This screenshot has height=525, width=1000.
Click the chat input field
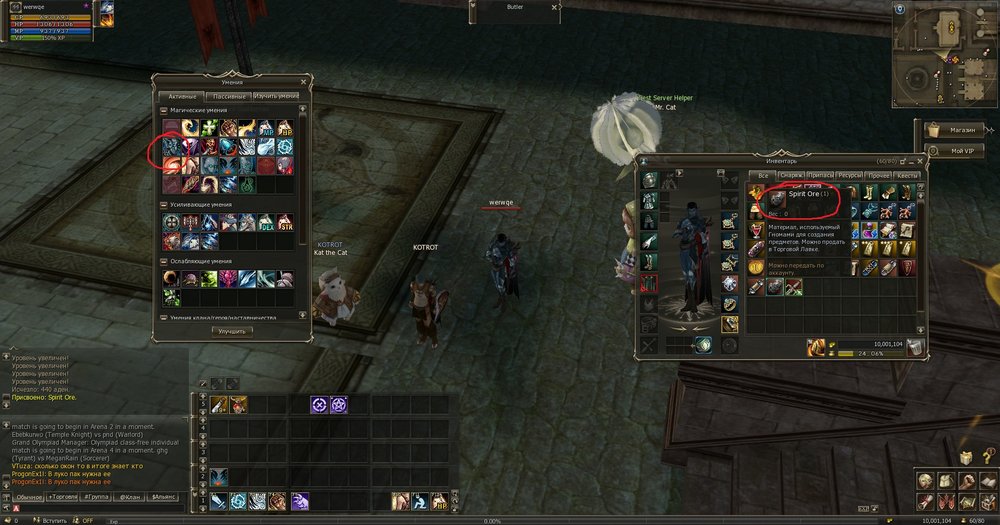pyautogui.click(x=100, y=508)
